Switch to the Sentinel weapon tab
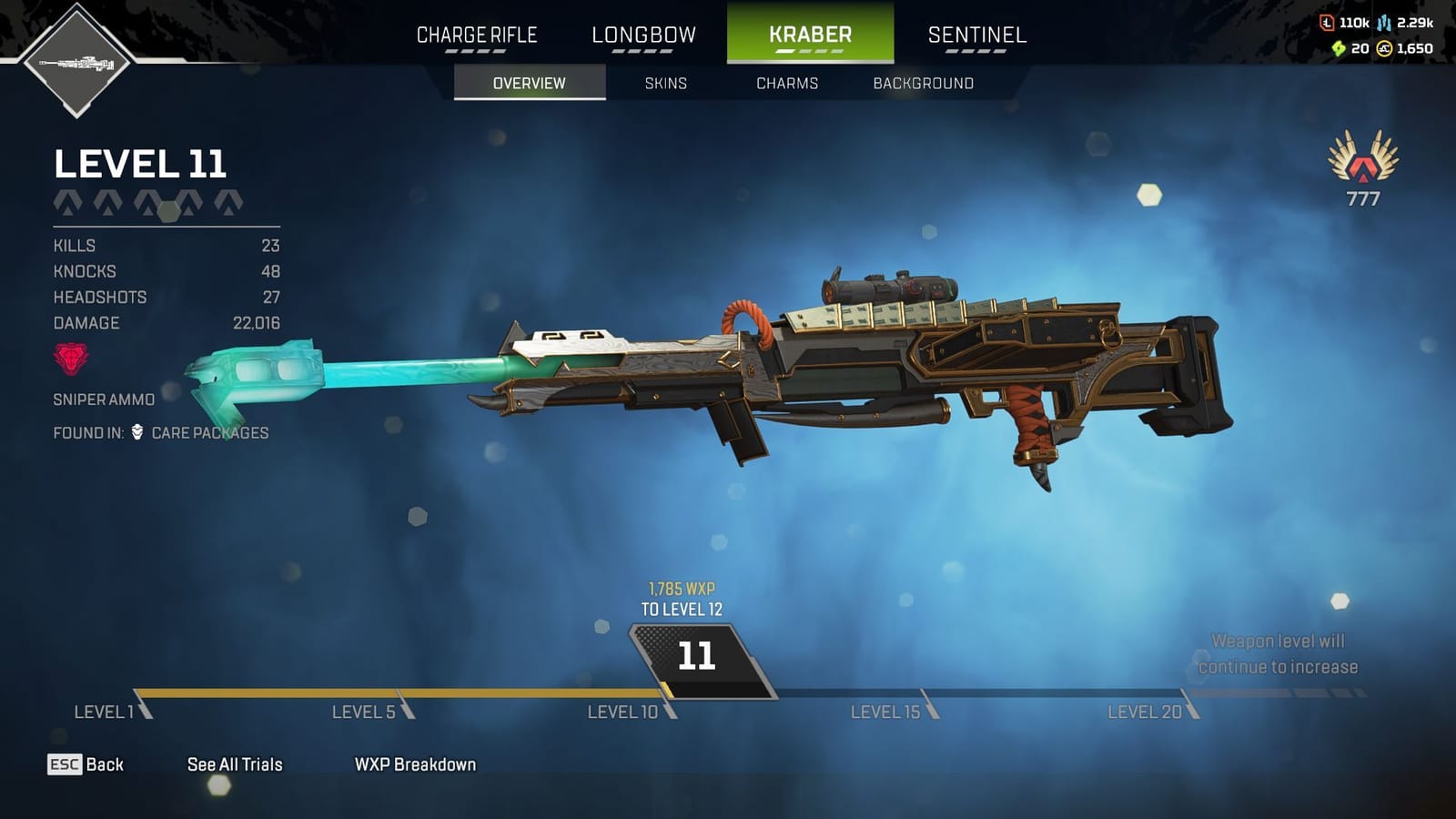The height and width of the screenshot is (819, 1456). point(976,35)
